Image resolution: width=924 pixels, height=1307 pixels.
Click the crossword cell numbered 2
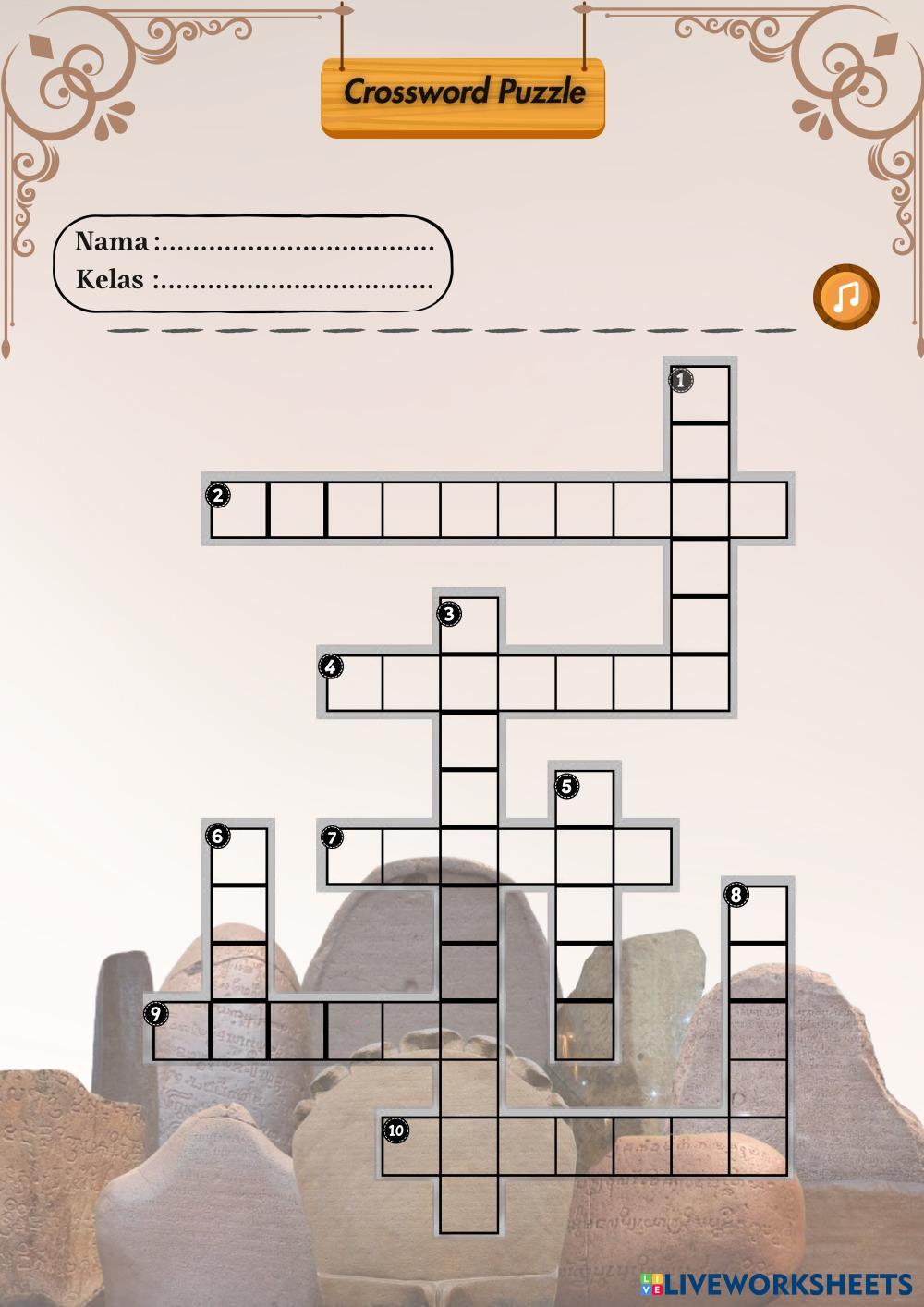tap(238, 509)
